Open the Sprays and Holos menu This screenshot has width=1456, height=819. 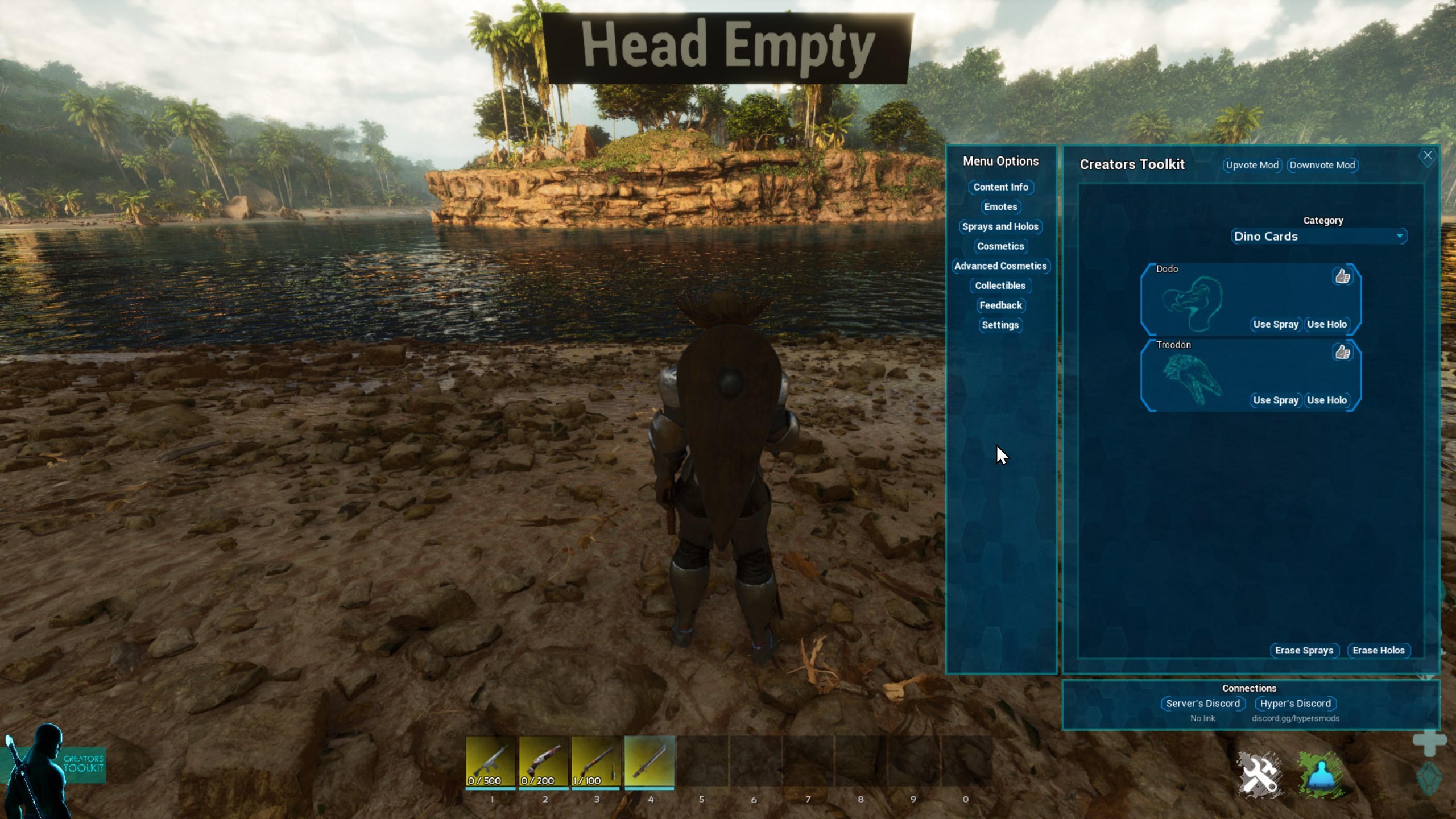(1001, 226)
